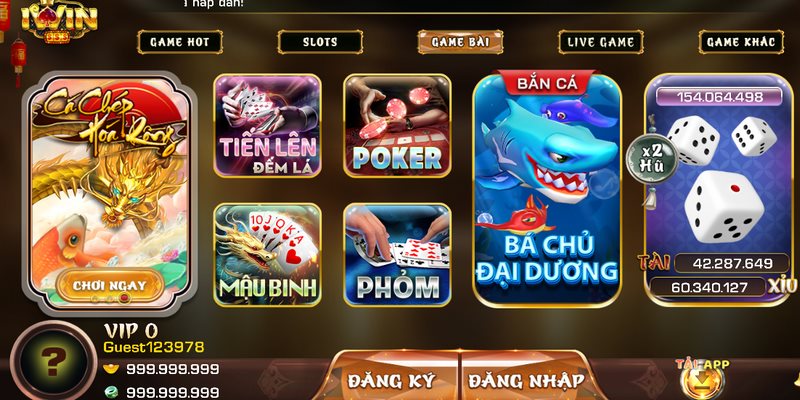Switch to the Live Game tab
Image resolution: width=800 pixels, height=400 pixels.
[601, 42]
